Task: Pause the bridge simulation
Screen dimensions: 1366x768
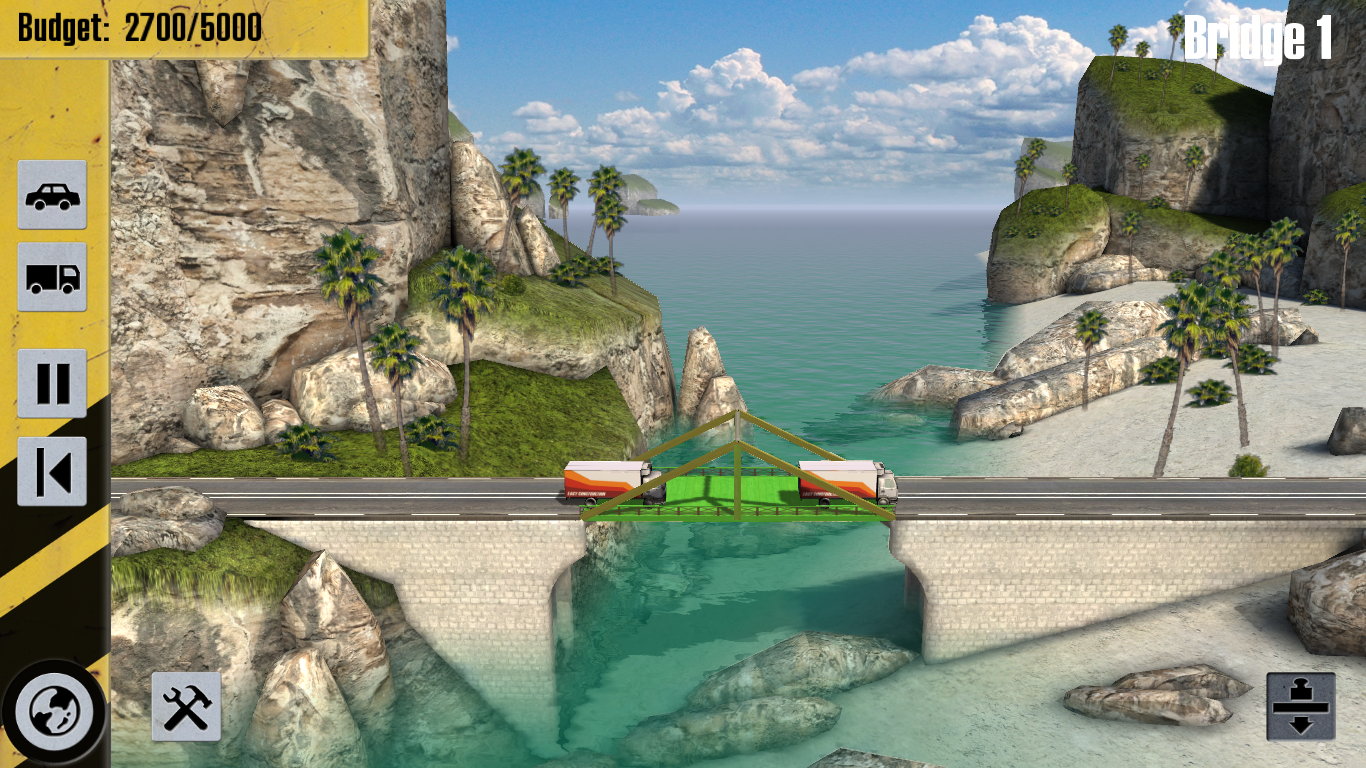Action: point(52,383)
